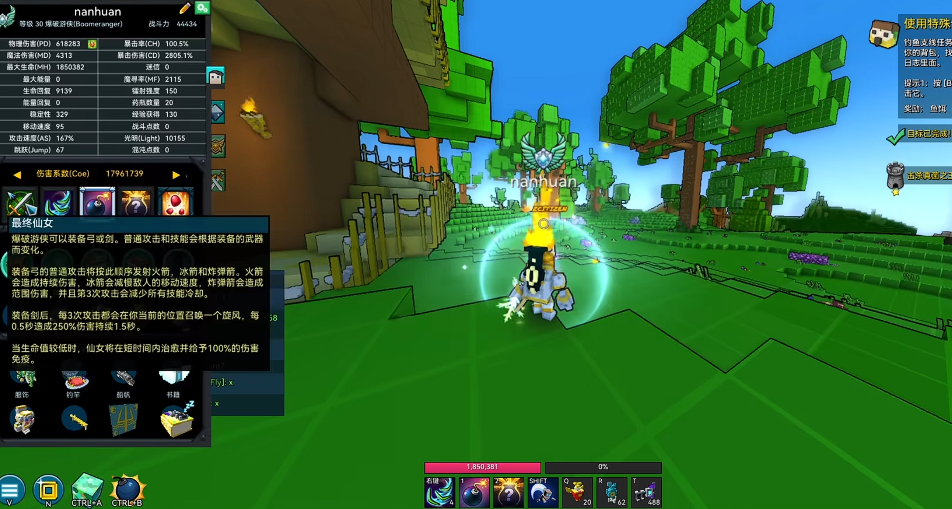Open the main menu hamburger button
Screen dimensions: 952x509
(12, 489)
